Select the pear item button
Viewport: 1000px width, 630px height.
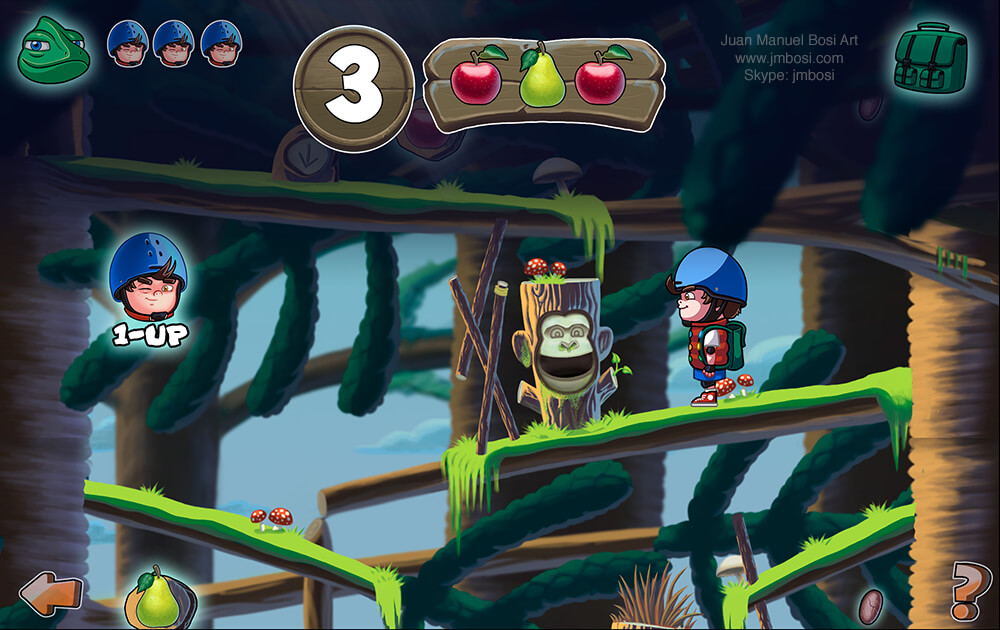tap(157, 597)
